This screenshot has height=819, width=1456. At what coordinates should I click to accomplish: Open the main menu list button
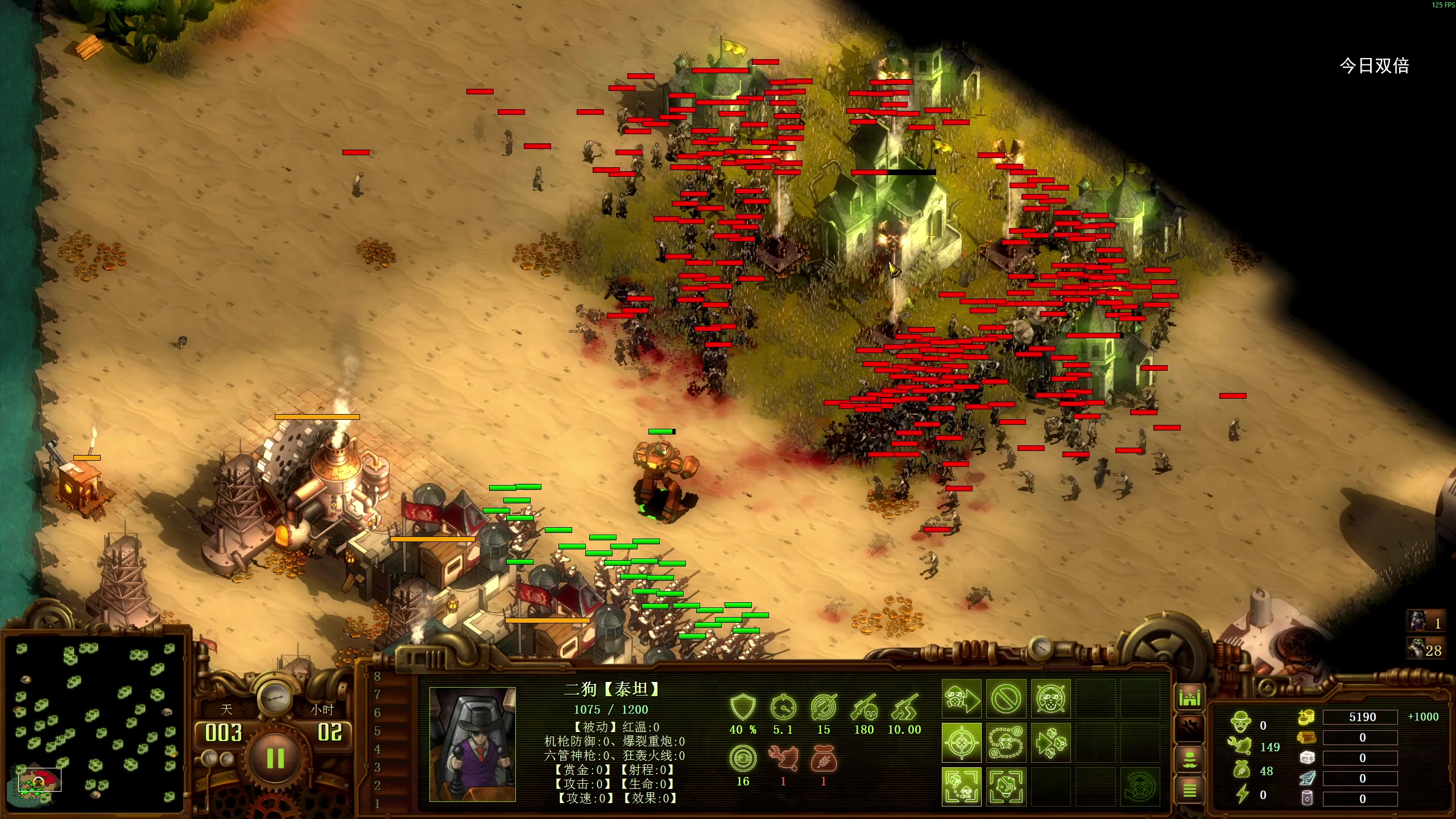[x=1189, y=790]
